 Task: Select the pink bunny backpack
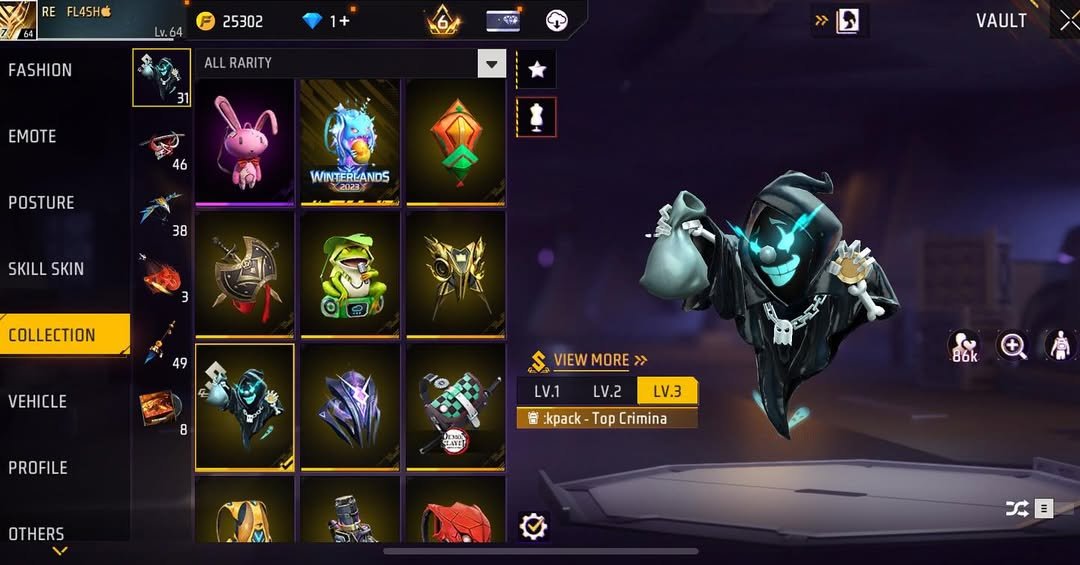(245, 142)
